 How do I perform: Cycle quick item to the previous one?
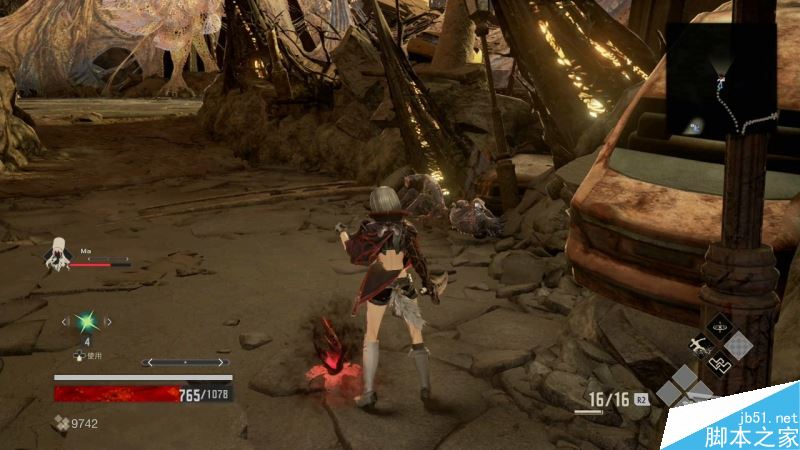[66, 321]
